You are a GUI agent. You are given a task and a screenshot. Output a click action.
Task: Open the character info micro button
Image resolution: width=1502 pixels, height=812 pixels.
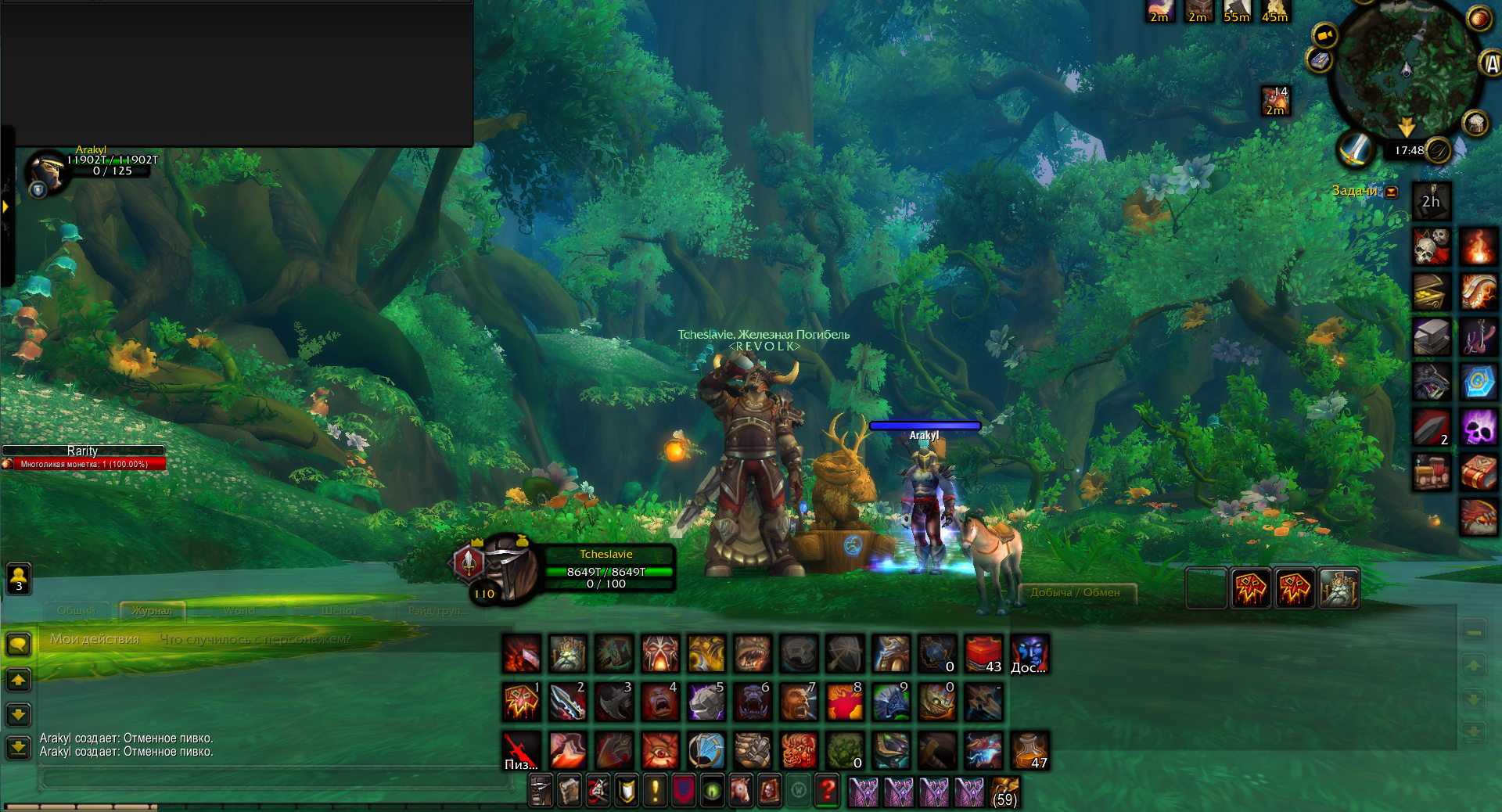click(x=541, y=791)
